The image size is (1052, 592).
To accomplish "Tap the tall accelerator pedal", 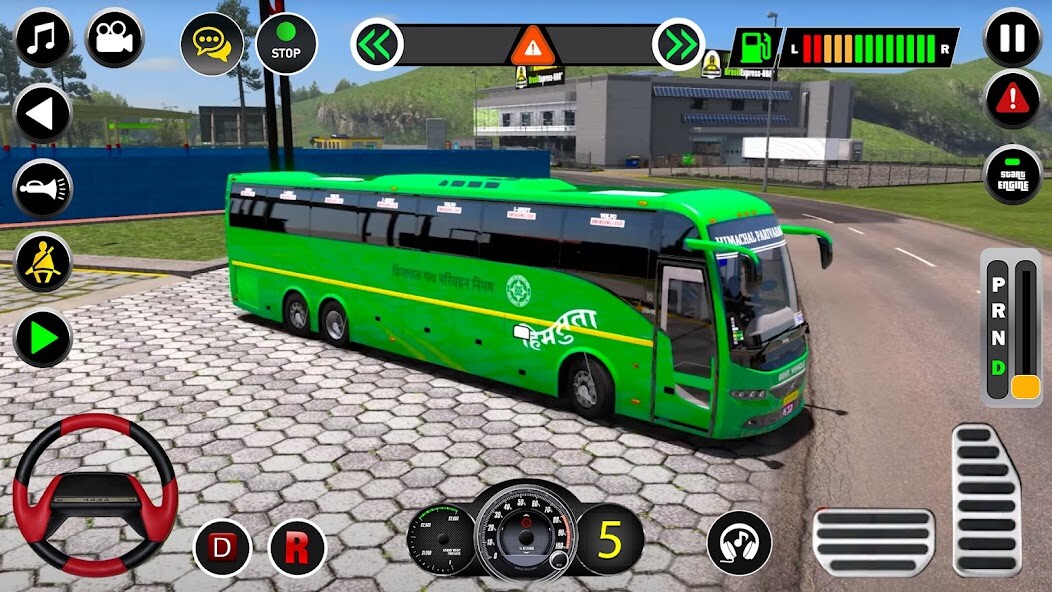I will 985,499.
